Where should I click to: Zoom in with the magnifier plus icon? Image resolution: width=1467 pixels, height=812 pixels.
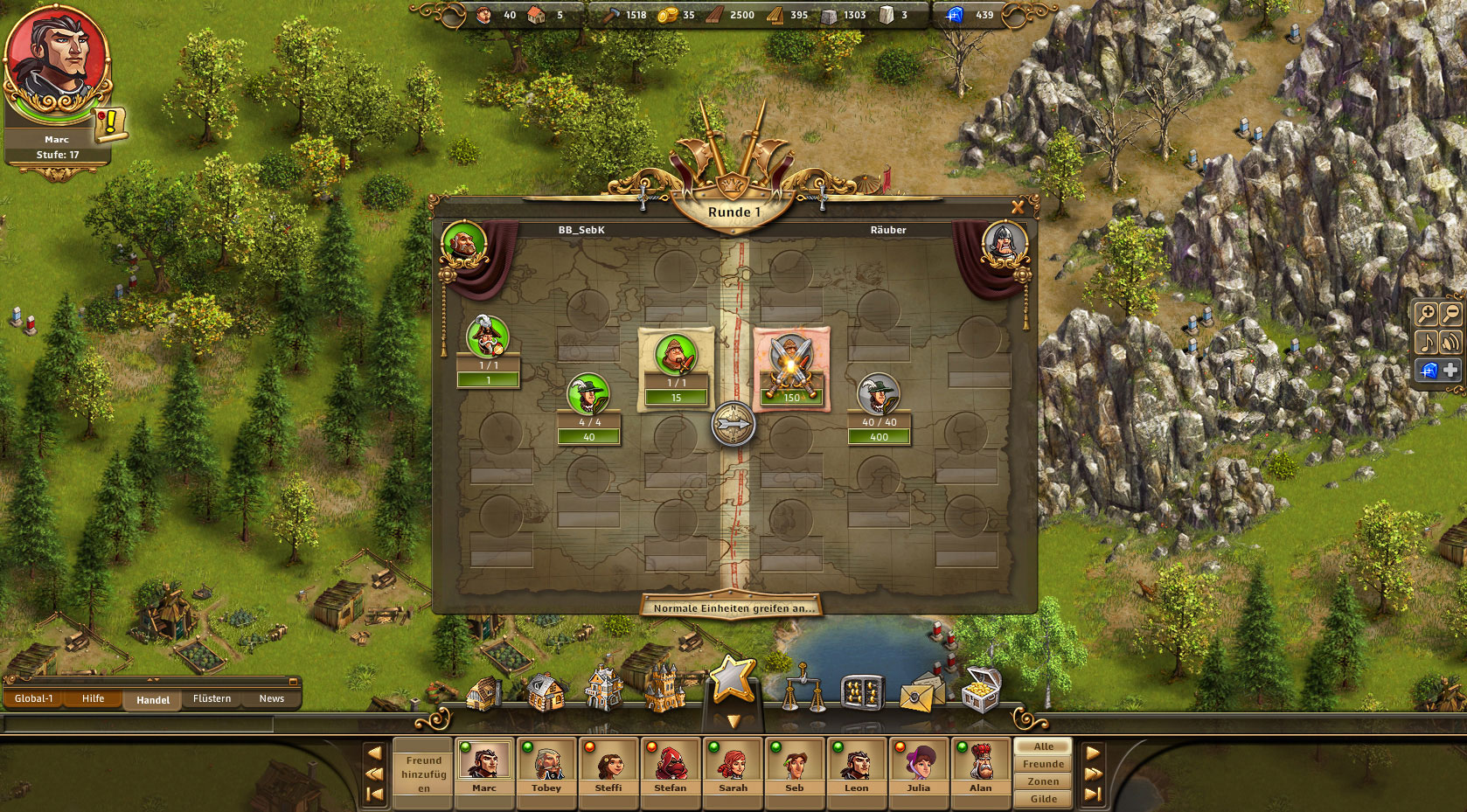pos(1426,314)
